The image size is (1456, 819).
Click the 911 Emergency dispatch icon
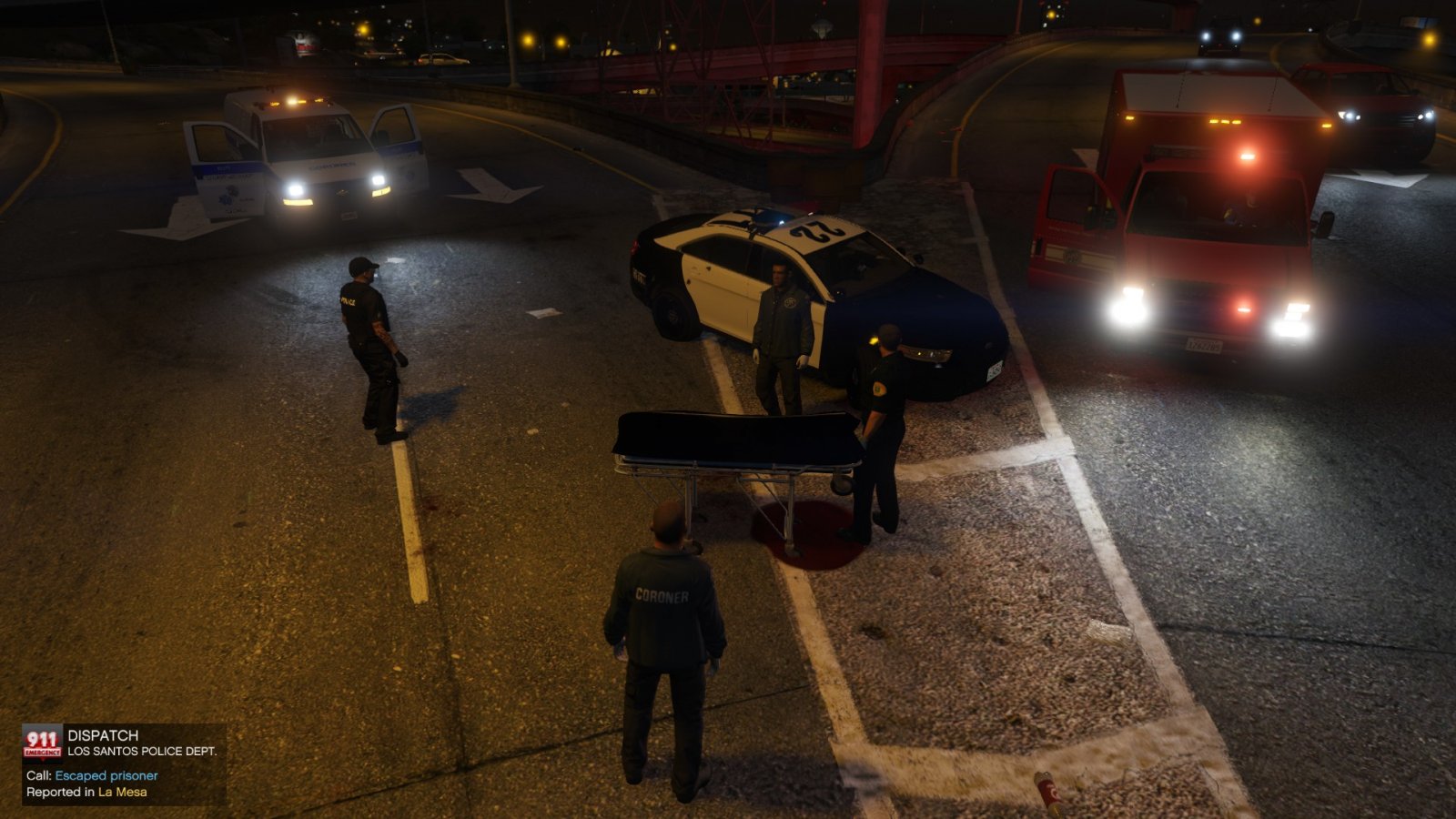(x=42, y=742)
